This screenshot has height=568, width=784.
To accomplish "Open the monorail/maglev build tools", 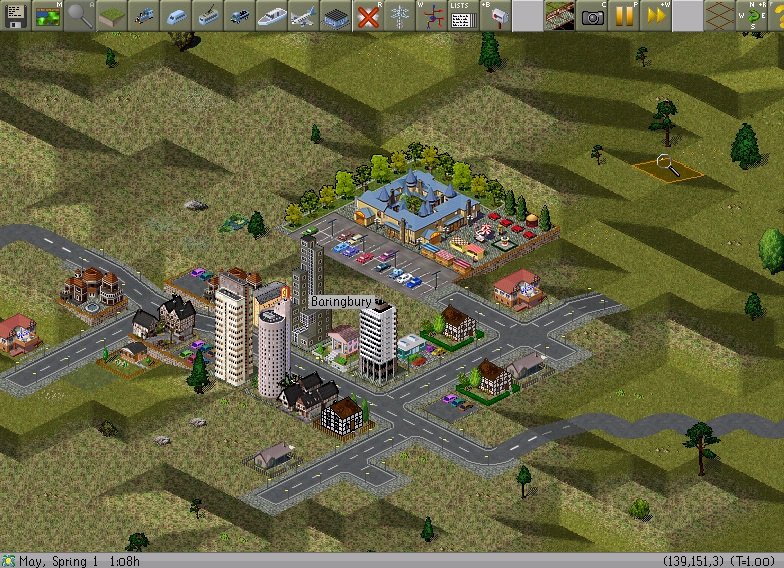I will point(175,15).
